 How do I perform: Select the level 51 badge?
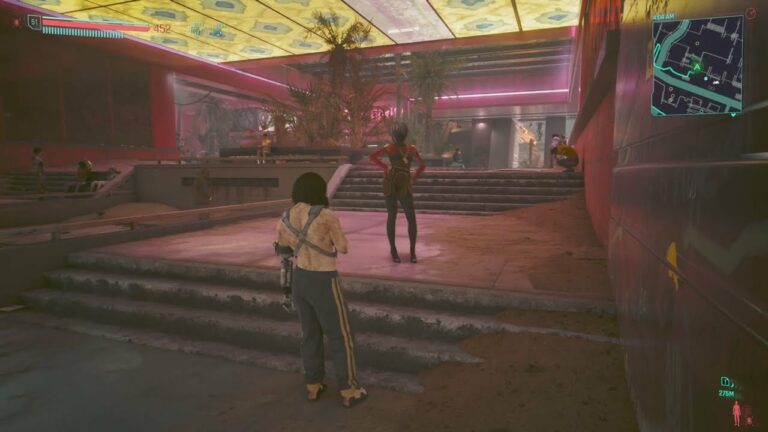(35, 21)
